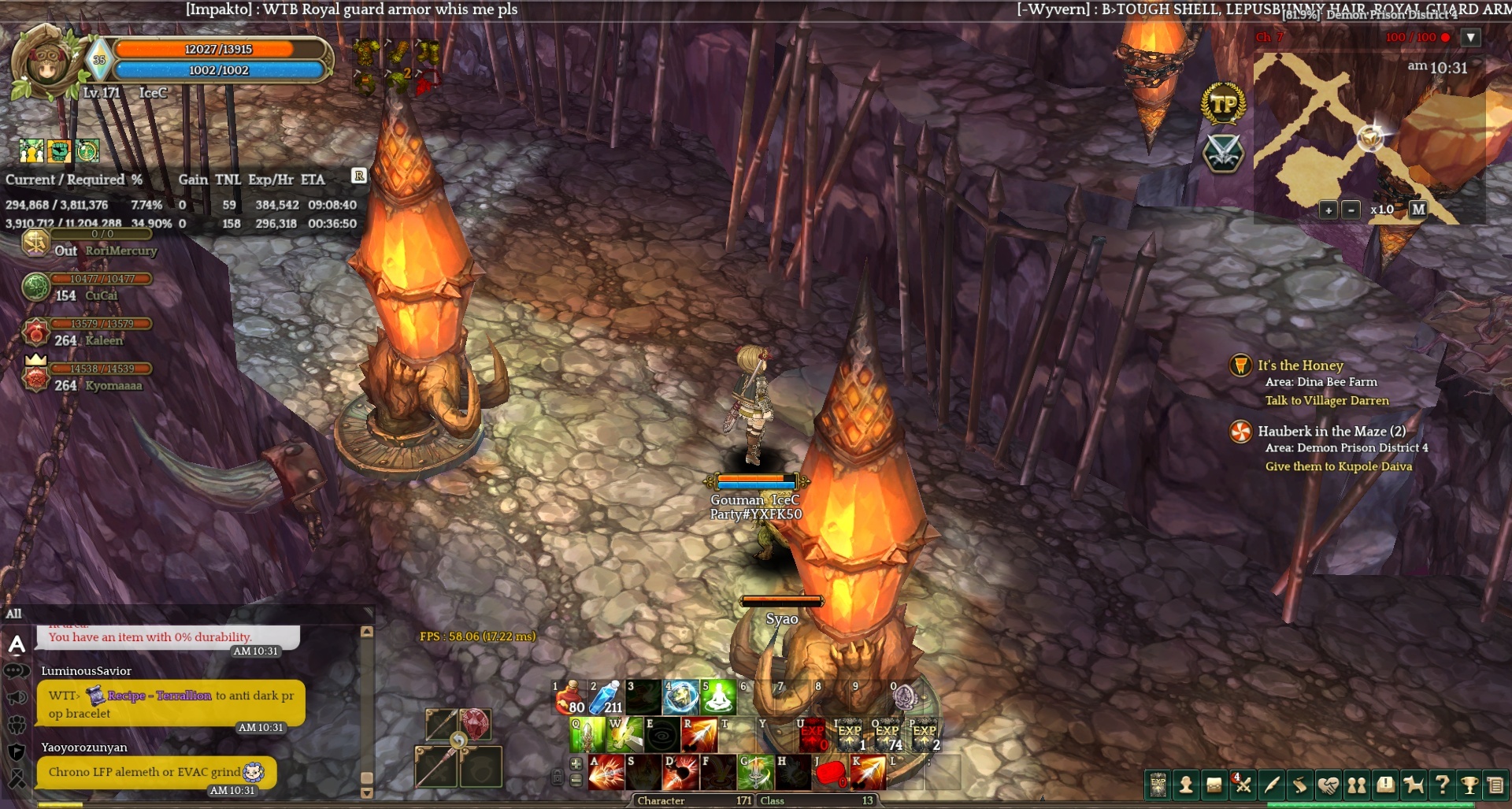Click the Recipe - Terrallion item link
The image size is (1512, 809).
[159, 696]
